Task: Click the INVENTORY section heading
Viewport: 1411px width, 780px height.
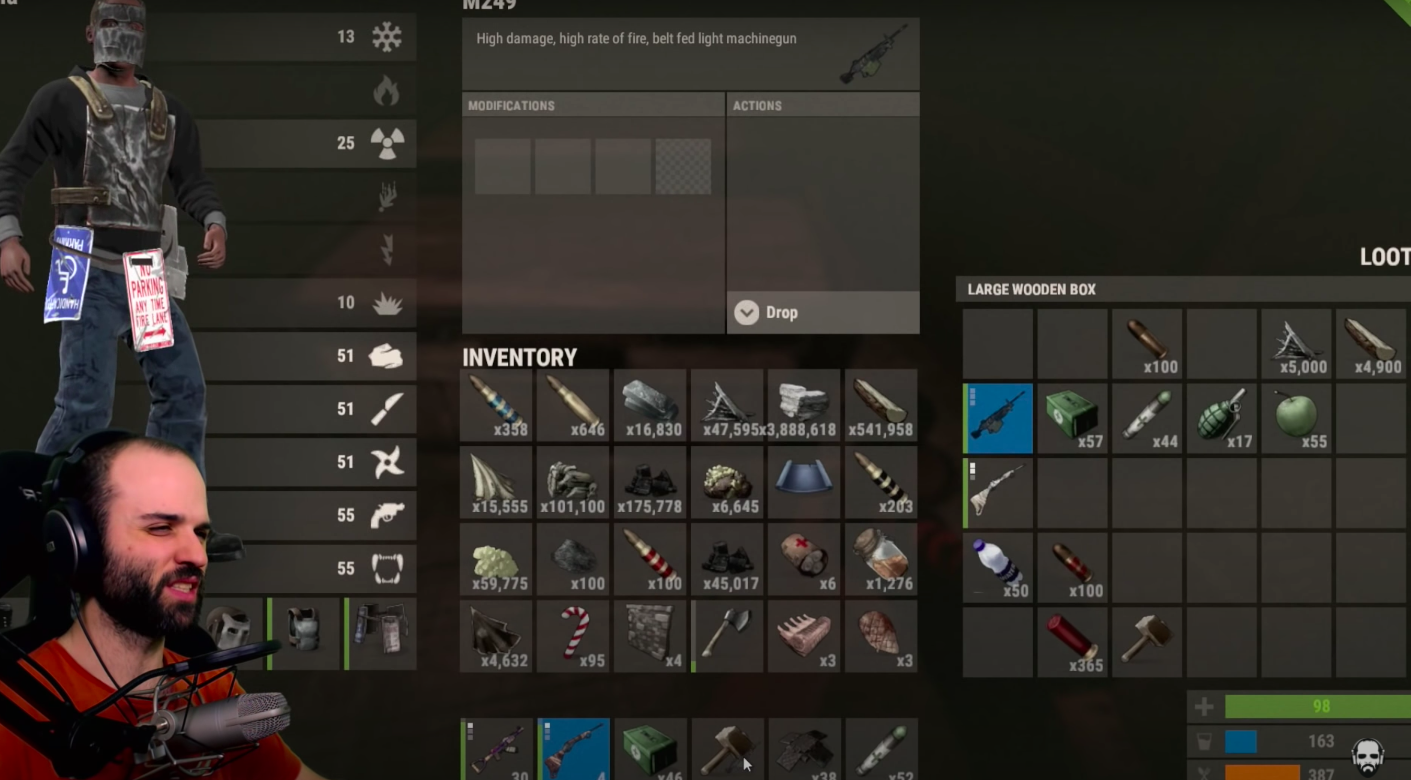Action: [519, 357]
